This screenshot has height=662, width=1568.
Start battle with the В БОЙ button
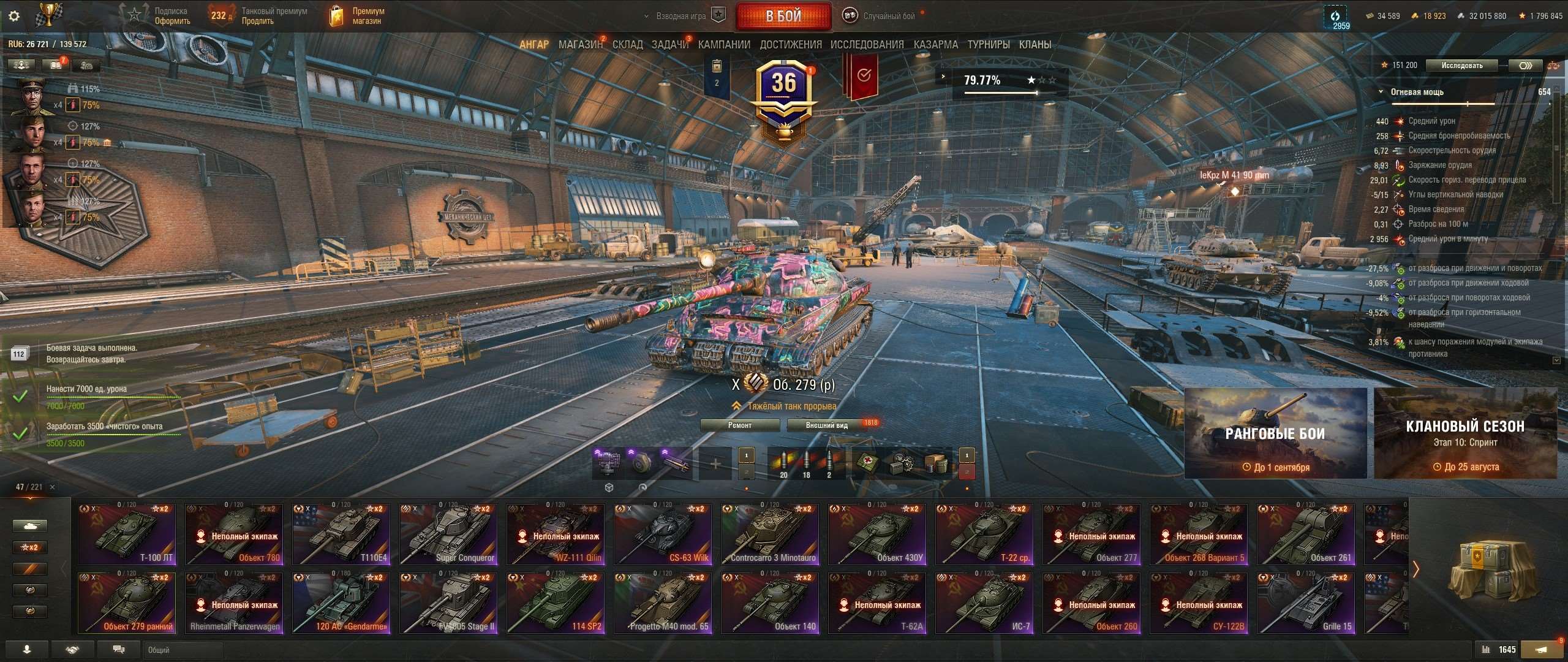(x=783, y=16)
